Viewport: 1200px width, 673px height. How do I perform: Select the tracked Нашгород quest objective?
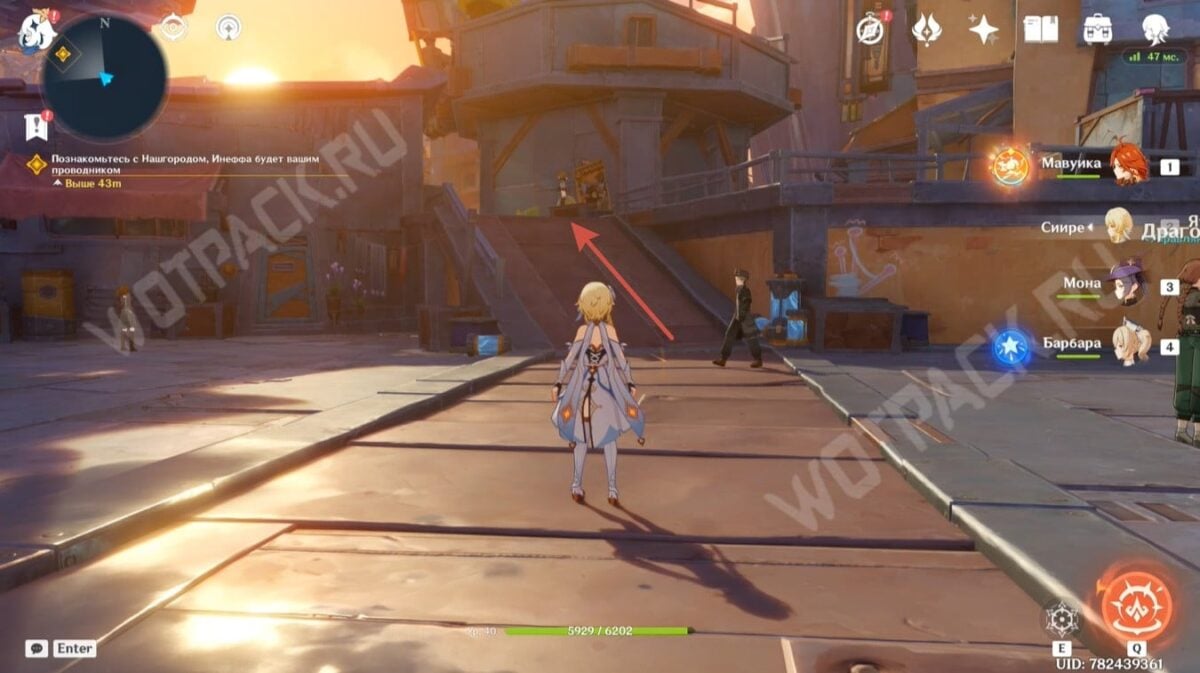(190, 164)
